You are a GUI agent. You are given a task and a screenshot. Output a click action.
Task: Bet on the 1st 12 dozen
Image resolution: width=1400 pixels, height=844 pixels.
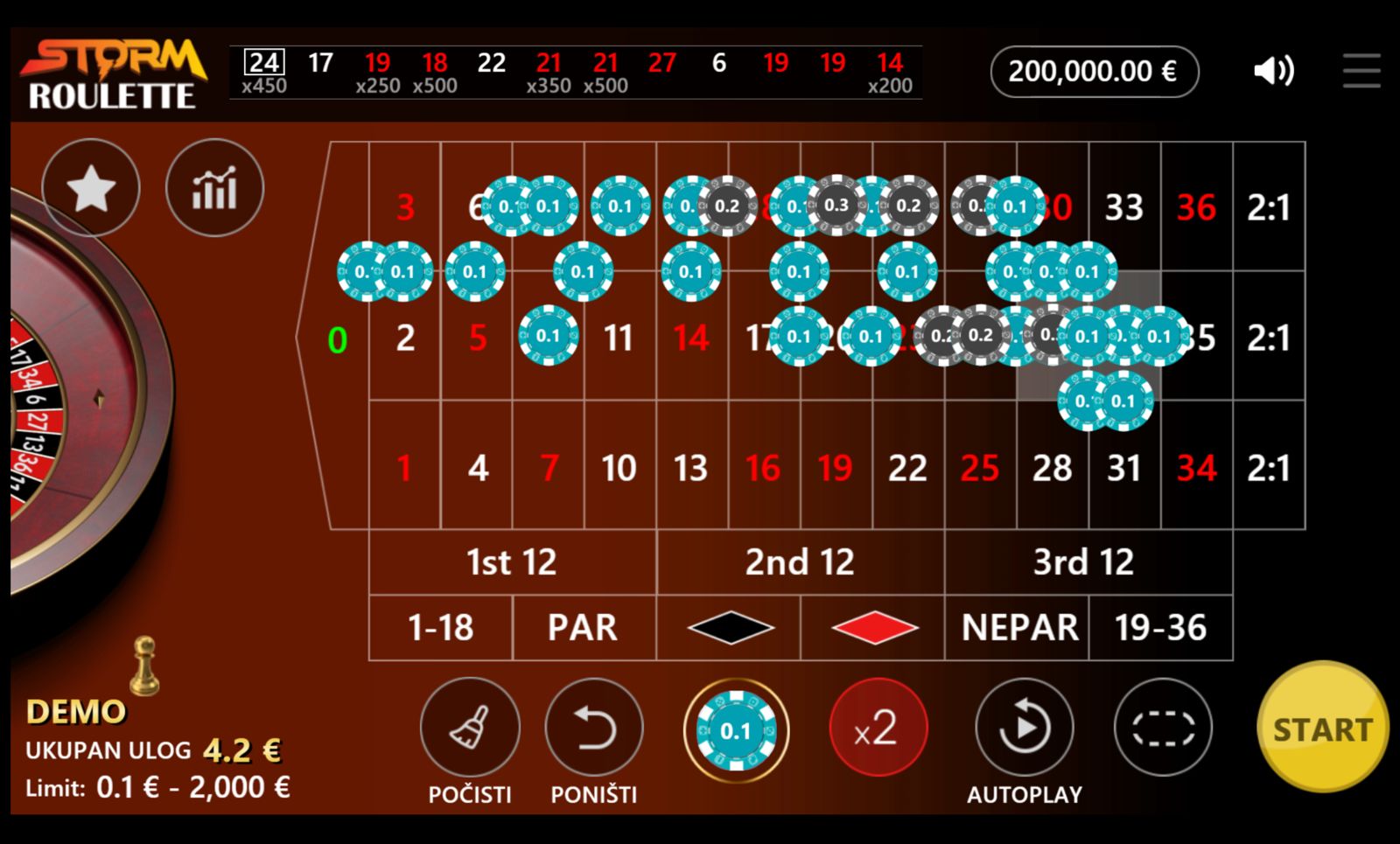[512, 562]
